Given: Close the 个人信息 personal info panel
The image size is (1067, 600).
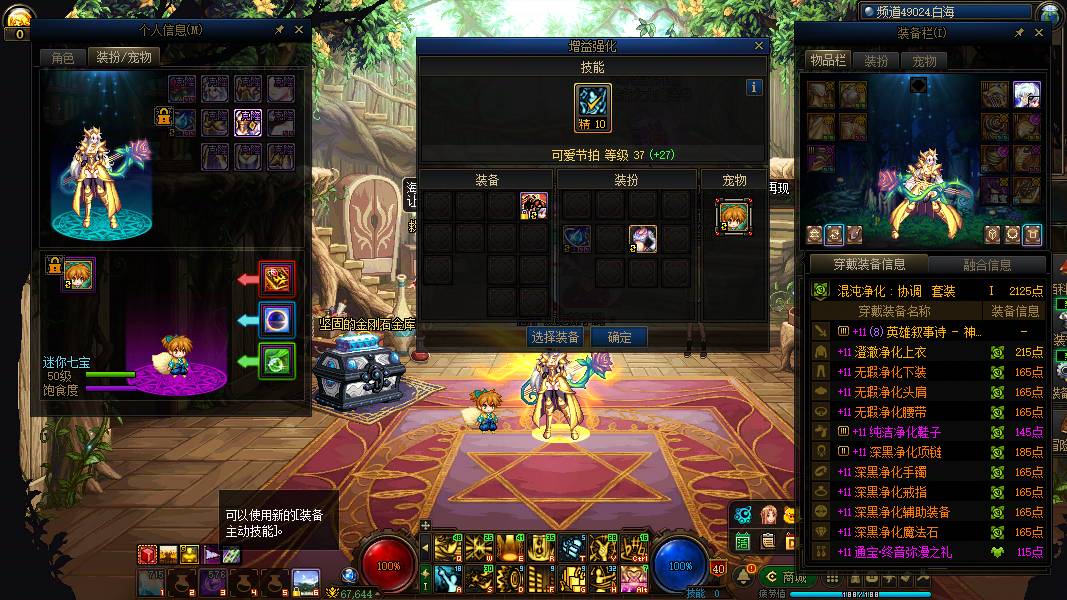Looking at the screenshot, I should click(x=298, y=30).
